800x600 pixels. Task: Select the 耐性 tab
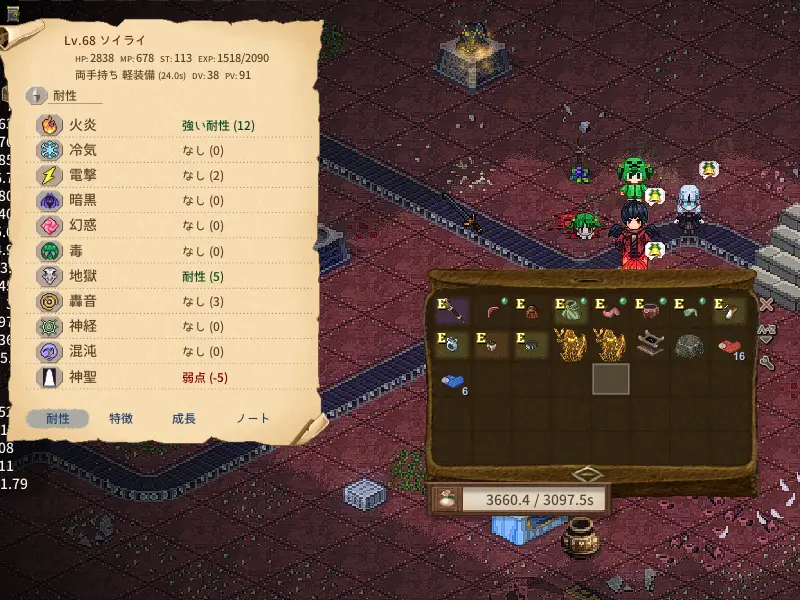tap(58, 419)
